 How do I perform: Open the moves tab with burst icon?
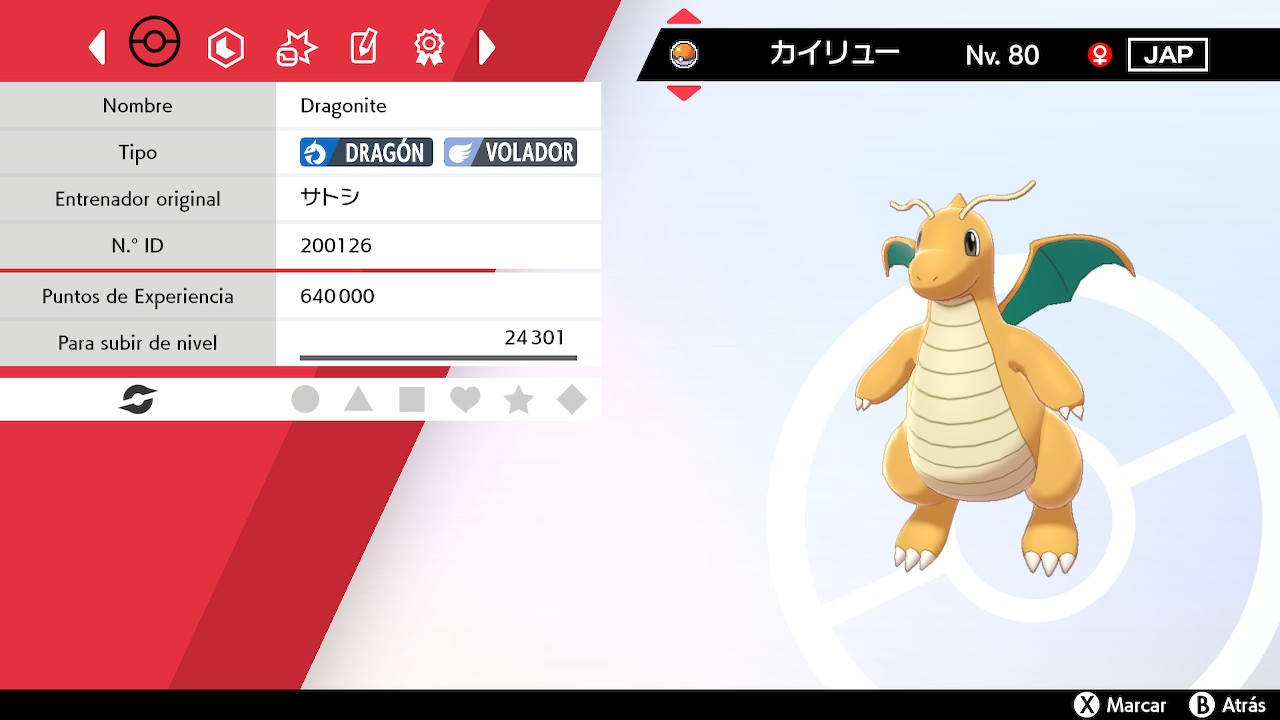(x=296, y=47)
